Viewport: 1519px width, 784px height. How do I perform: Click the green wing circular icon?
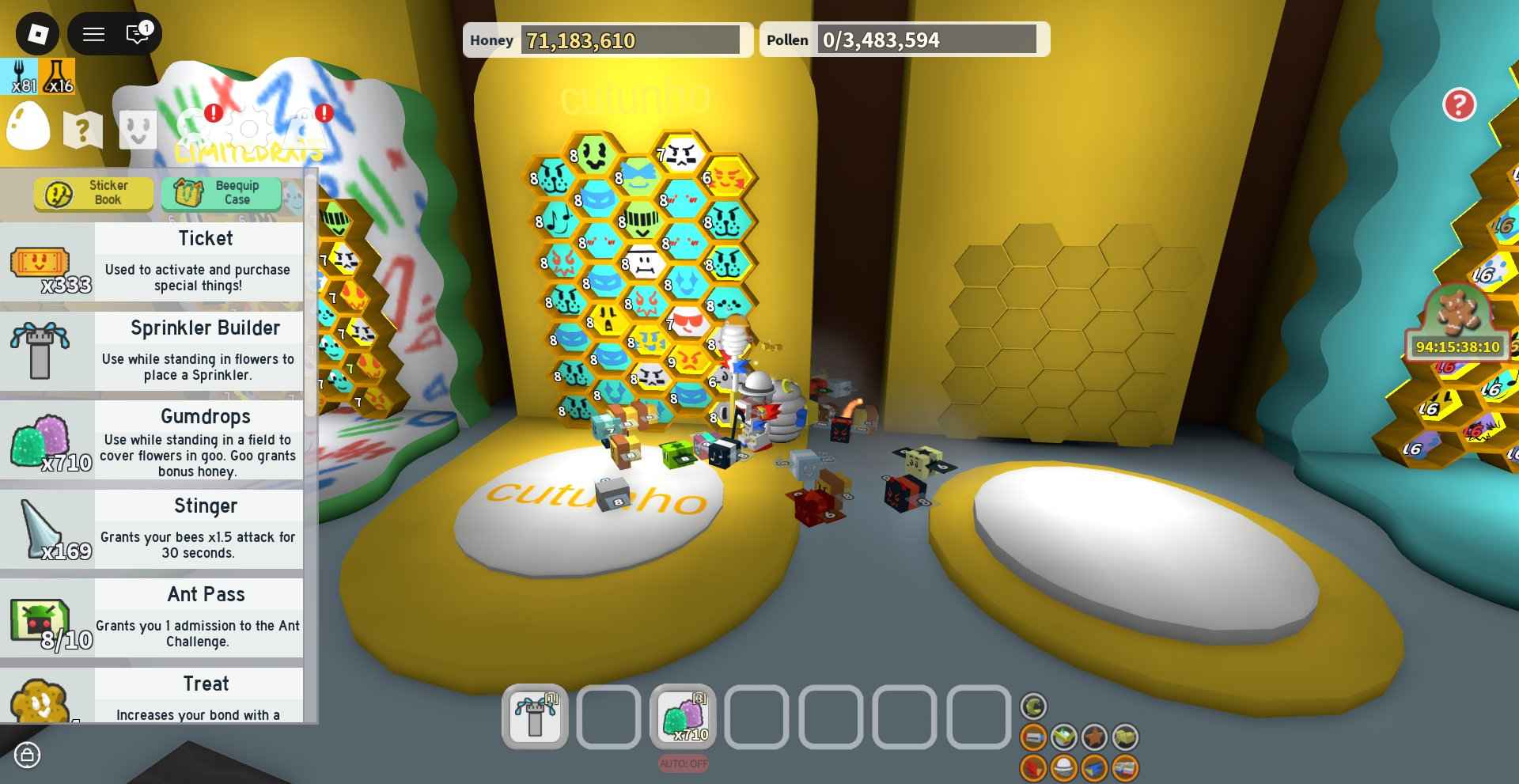1063,737
